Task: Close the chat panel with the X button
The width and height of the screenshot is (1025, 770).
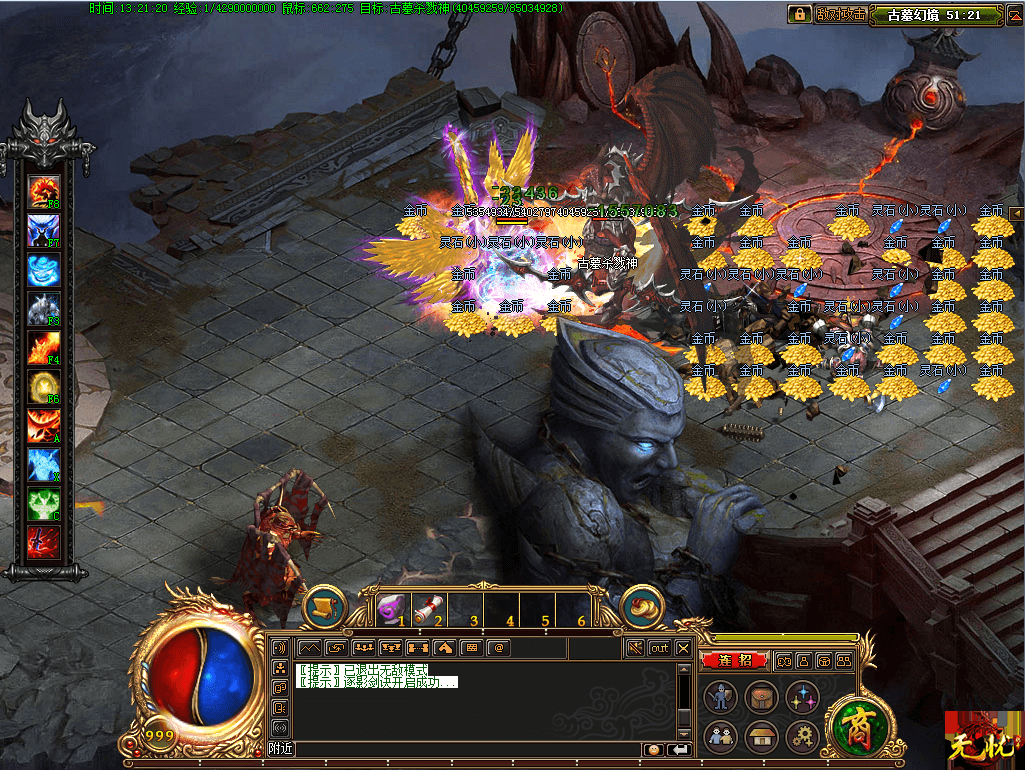Action: point(683,648)
